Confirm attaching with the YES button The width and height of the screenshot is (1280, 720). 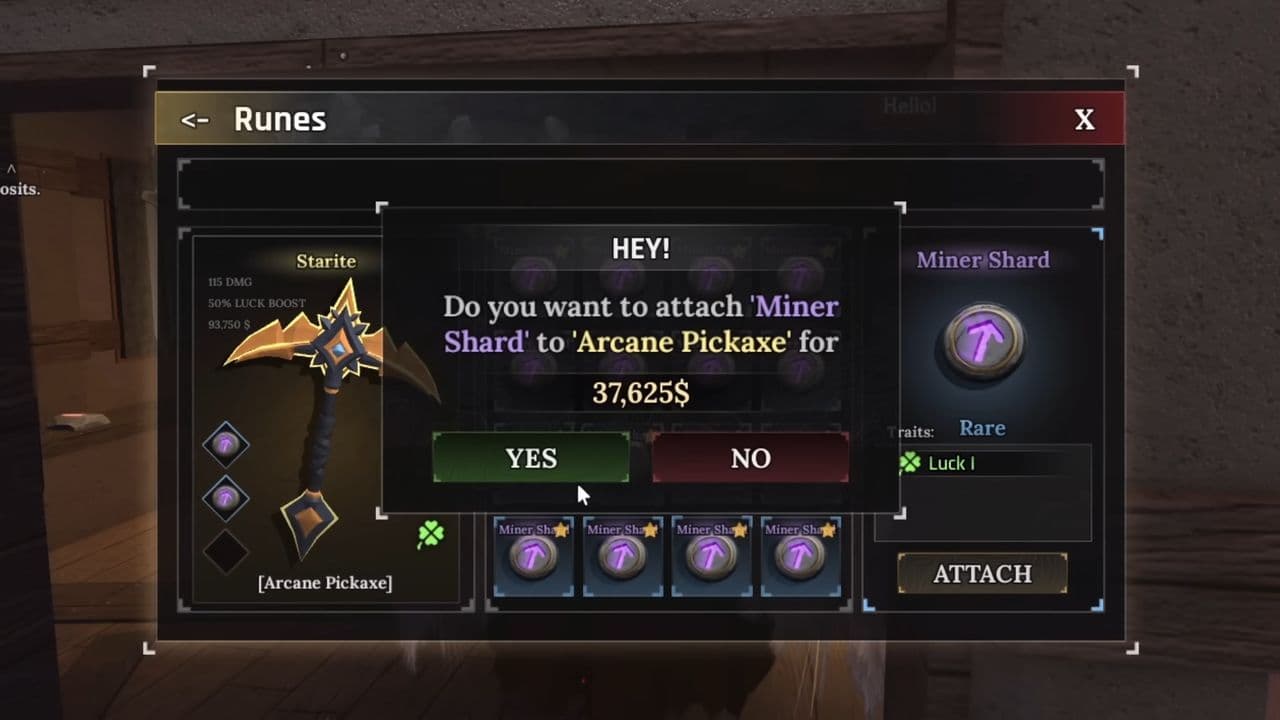(531, 458)
